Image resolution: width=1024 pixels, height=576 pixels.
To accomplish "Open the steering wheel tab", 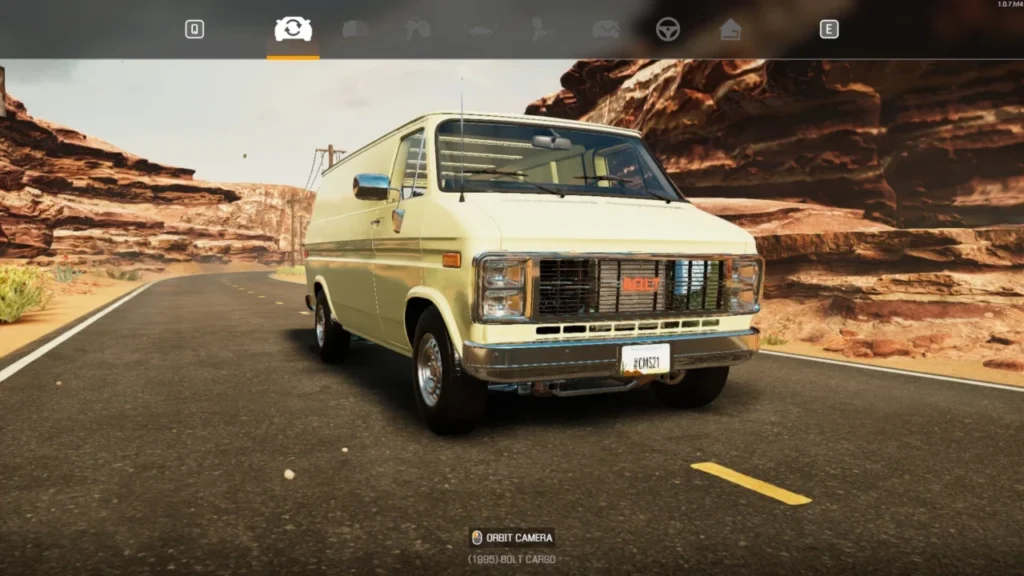I will tap(668, 30).
